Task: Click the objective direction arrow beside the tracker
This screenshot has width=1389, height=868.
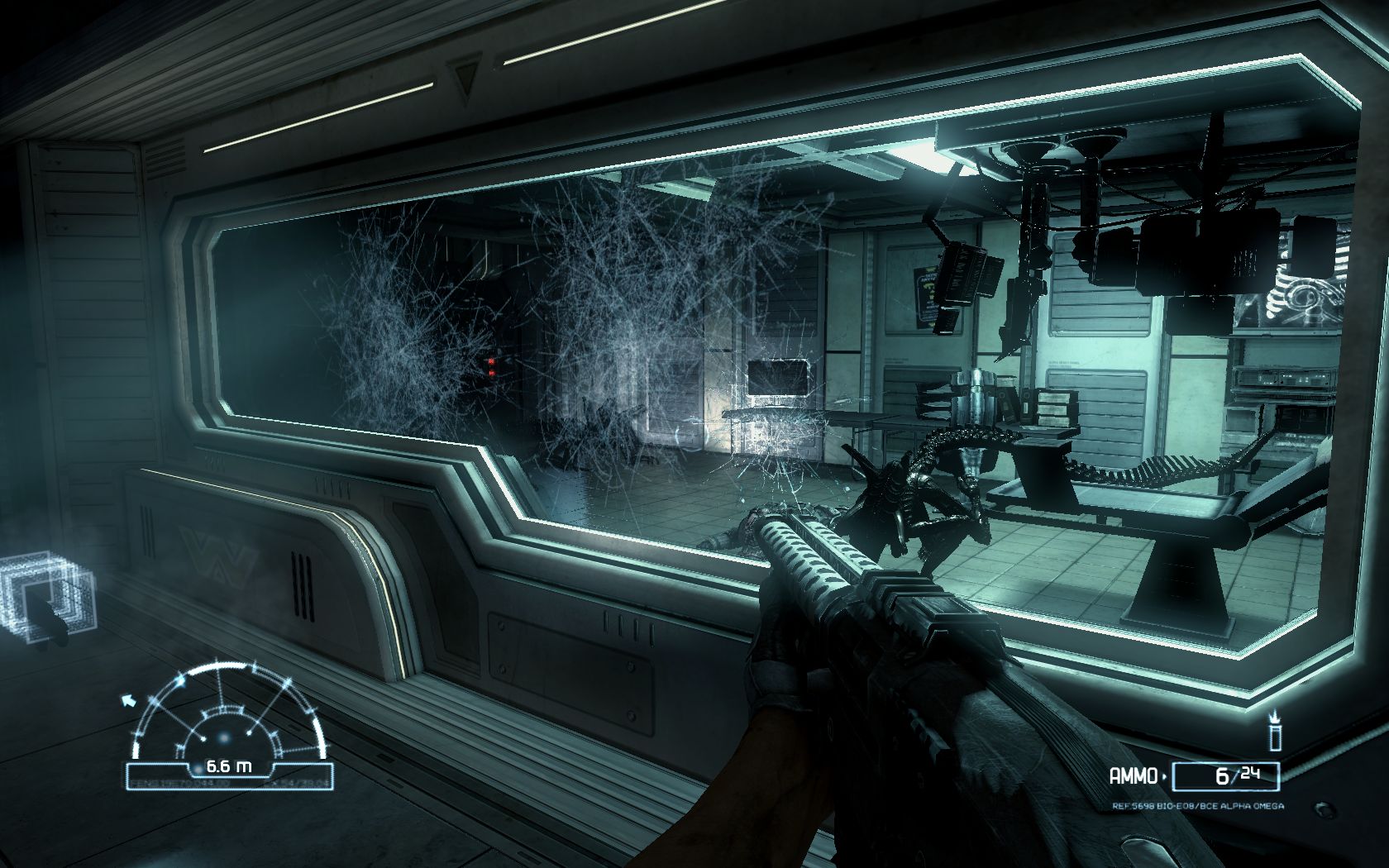Action: 129,702
